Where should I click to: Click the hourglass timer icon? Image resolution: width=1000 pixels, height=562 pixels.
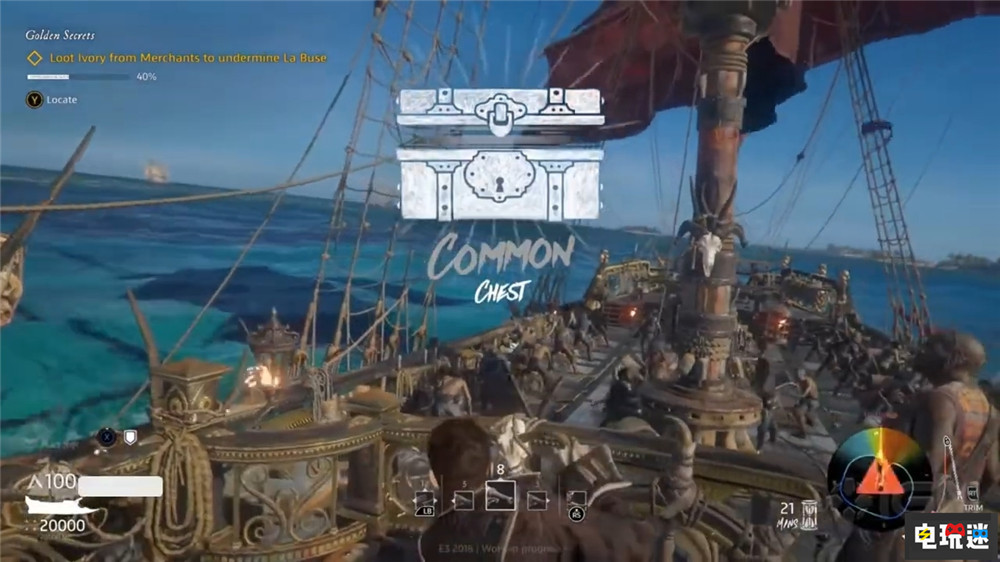809,512
